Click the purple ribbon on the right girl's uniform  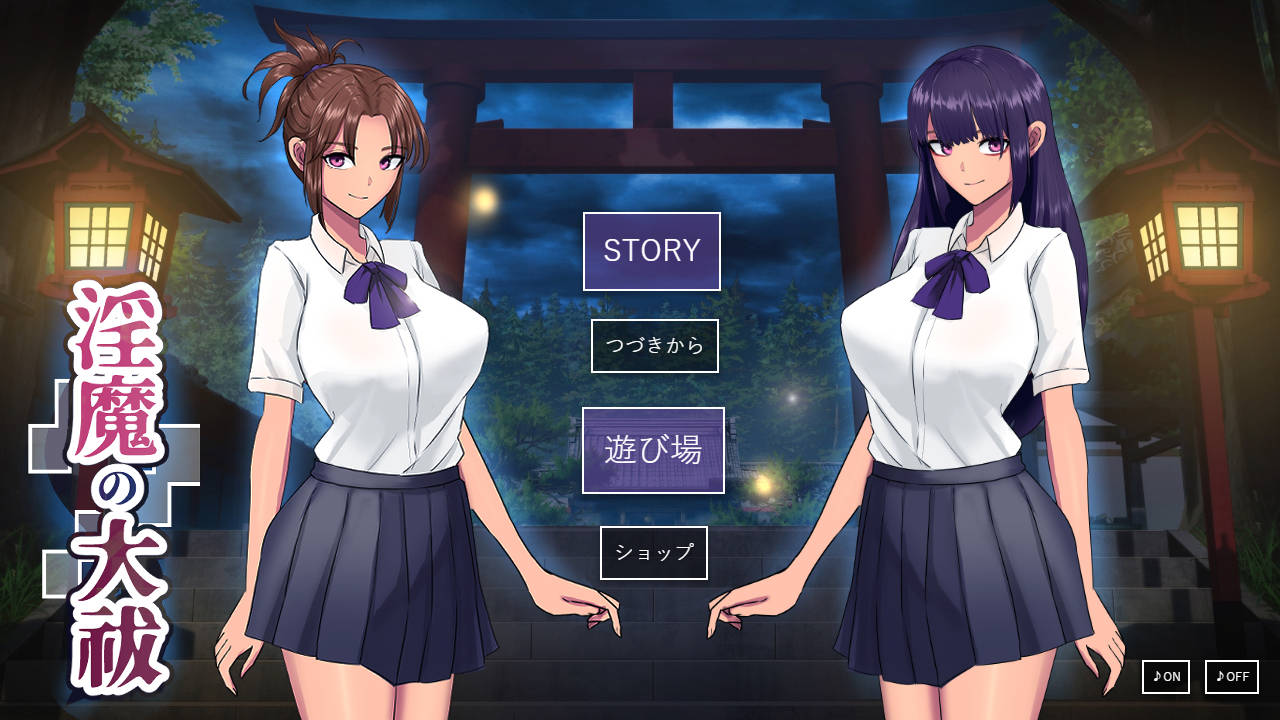coord(955,280)
